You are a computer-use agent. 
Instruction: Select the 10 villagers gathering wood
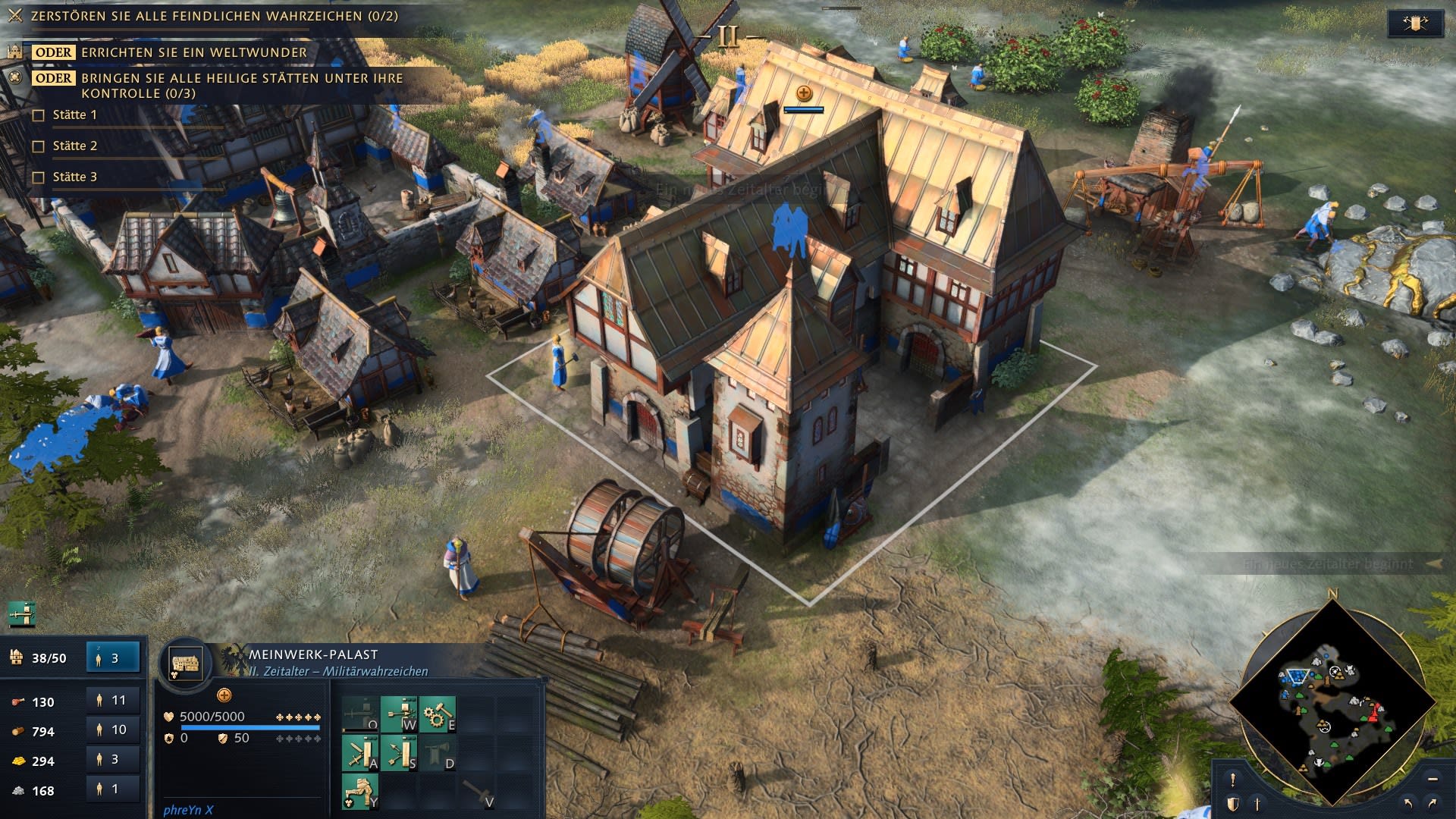(113, 730)
